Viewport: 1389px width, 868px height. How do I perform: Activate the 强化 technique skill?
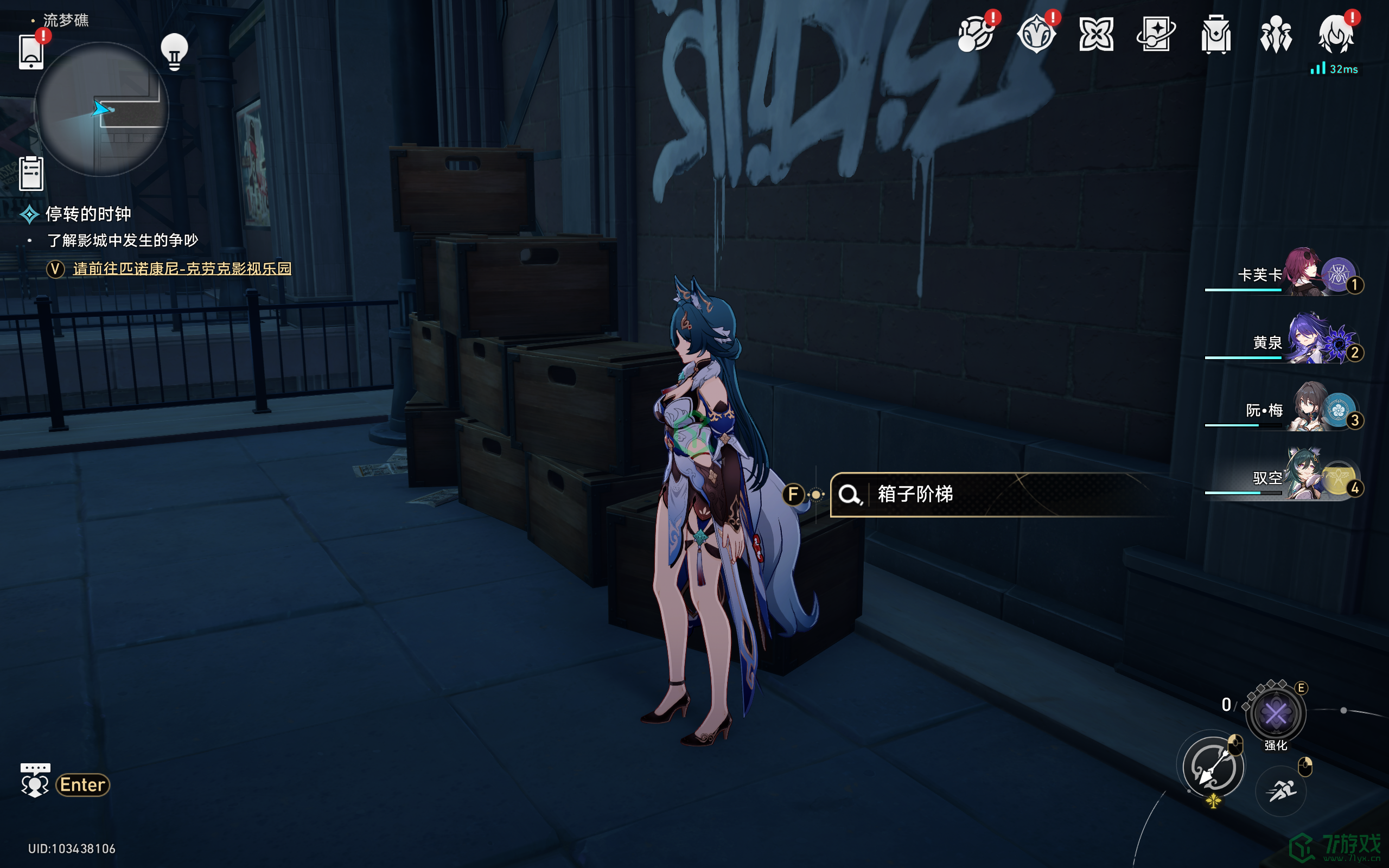tap(1276, 714)
